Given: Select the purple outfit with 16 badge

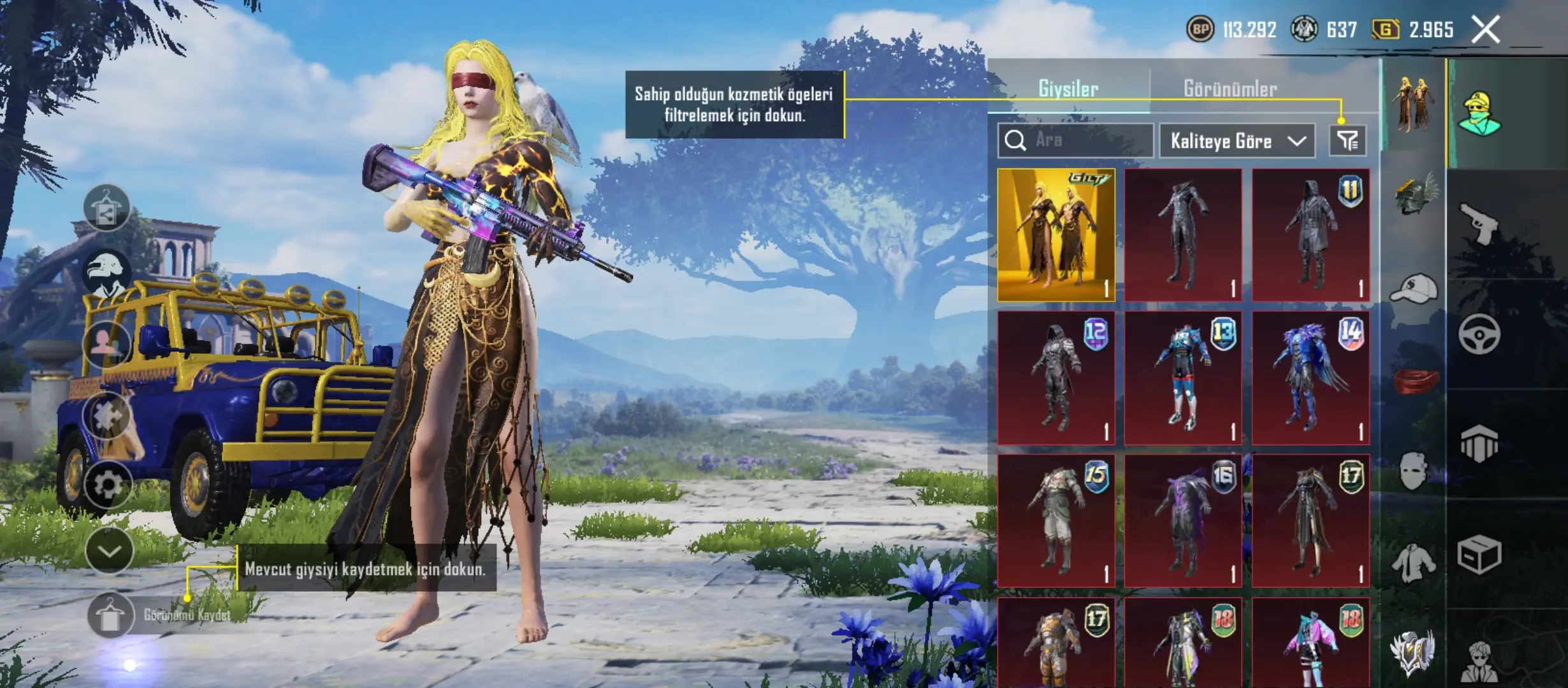Looking at the screenshot, I should click(x=1183, y=520).
